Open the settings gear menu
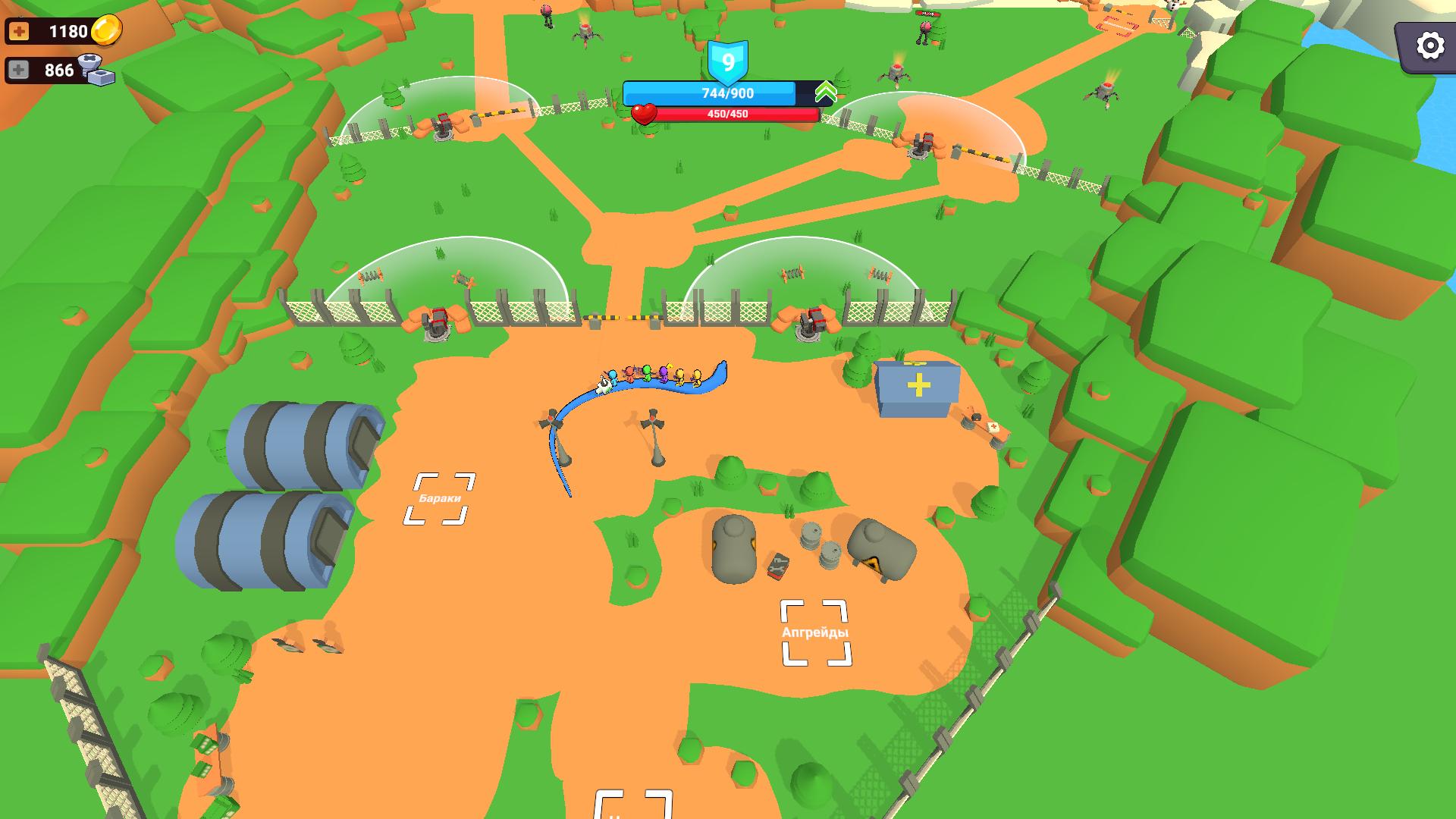The image size is (1456, 819). tap(1429, 45)
